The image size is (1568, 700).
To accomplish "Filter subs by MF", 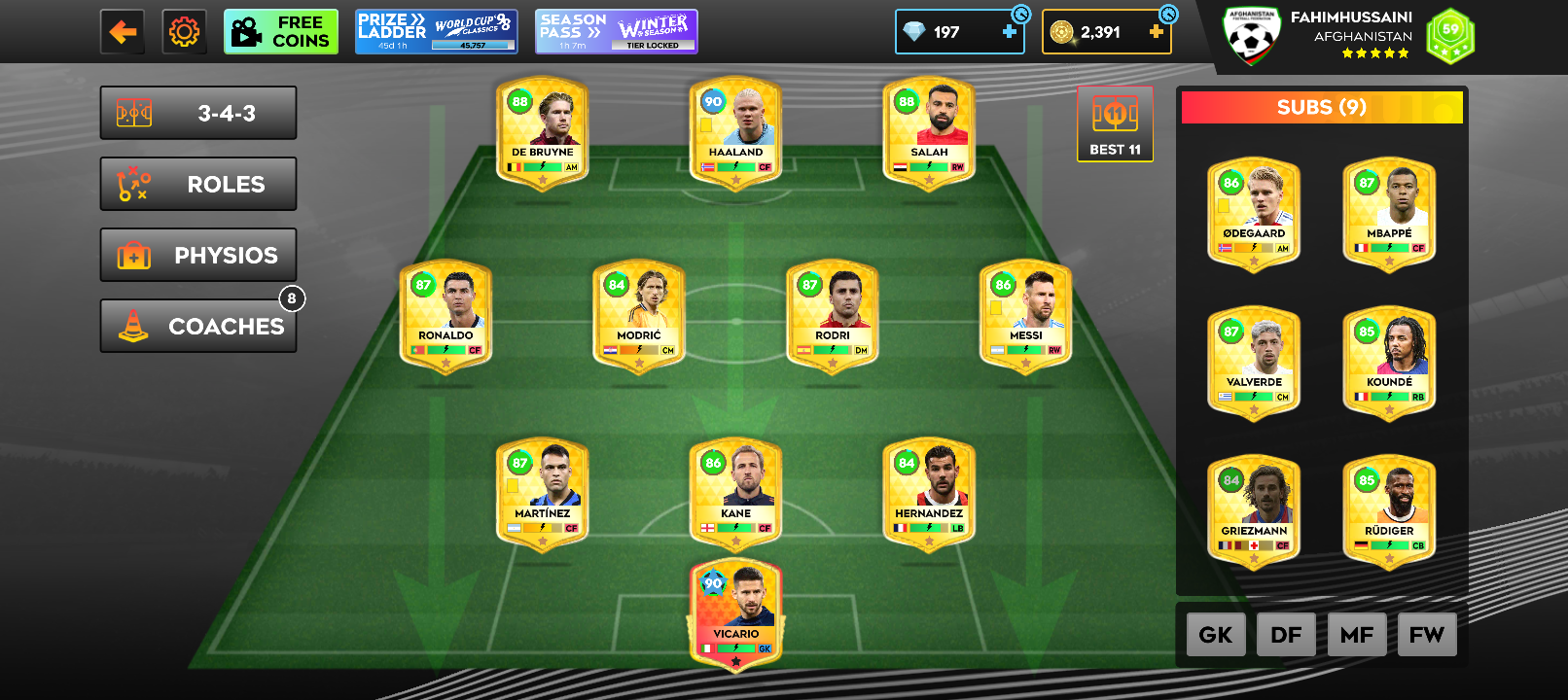I will 1357,635.
